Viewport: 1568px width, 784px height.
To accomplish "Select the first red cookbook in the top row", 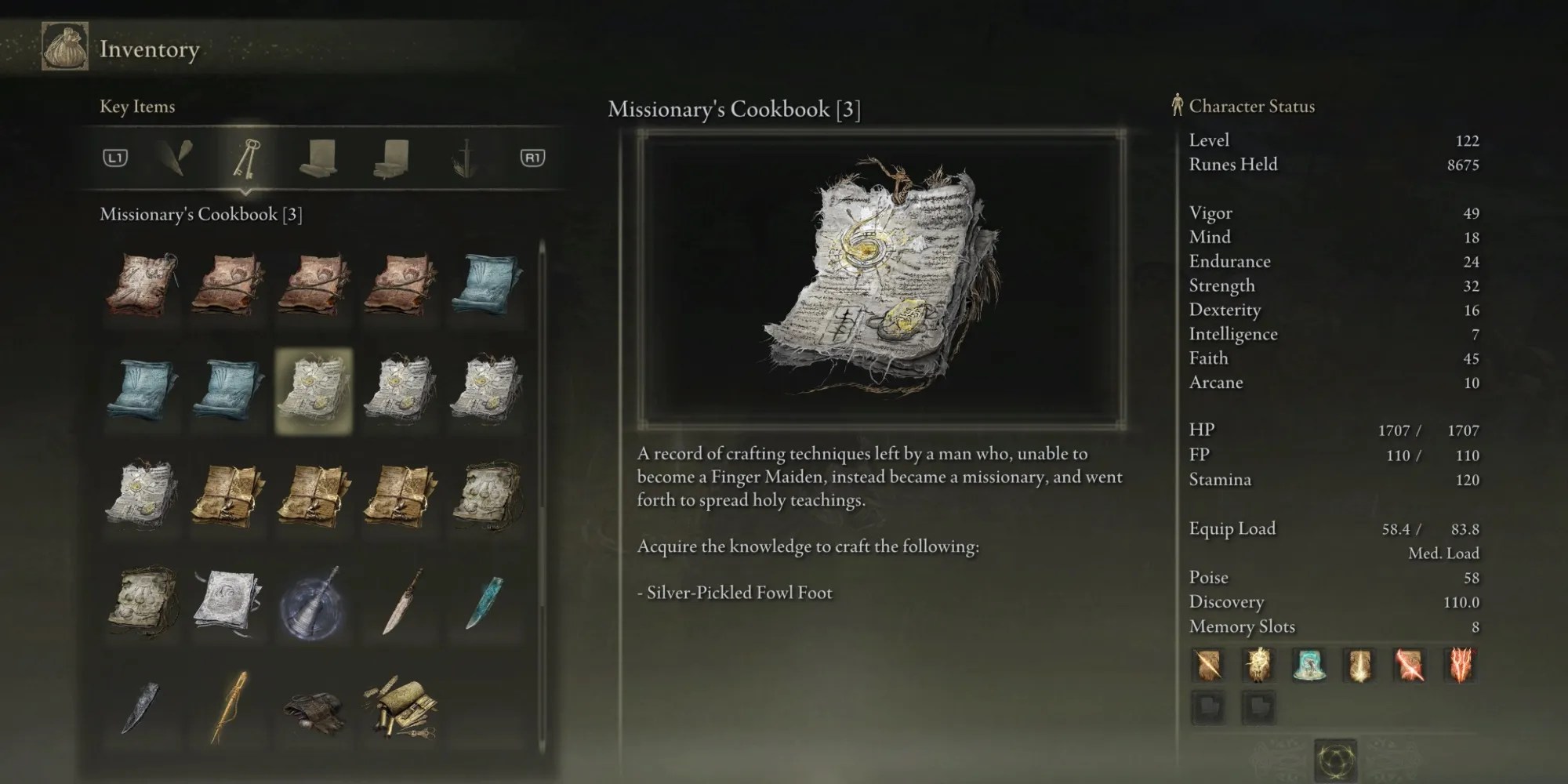I will pyautogui.click(x=143, y=284).
